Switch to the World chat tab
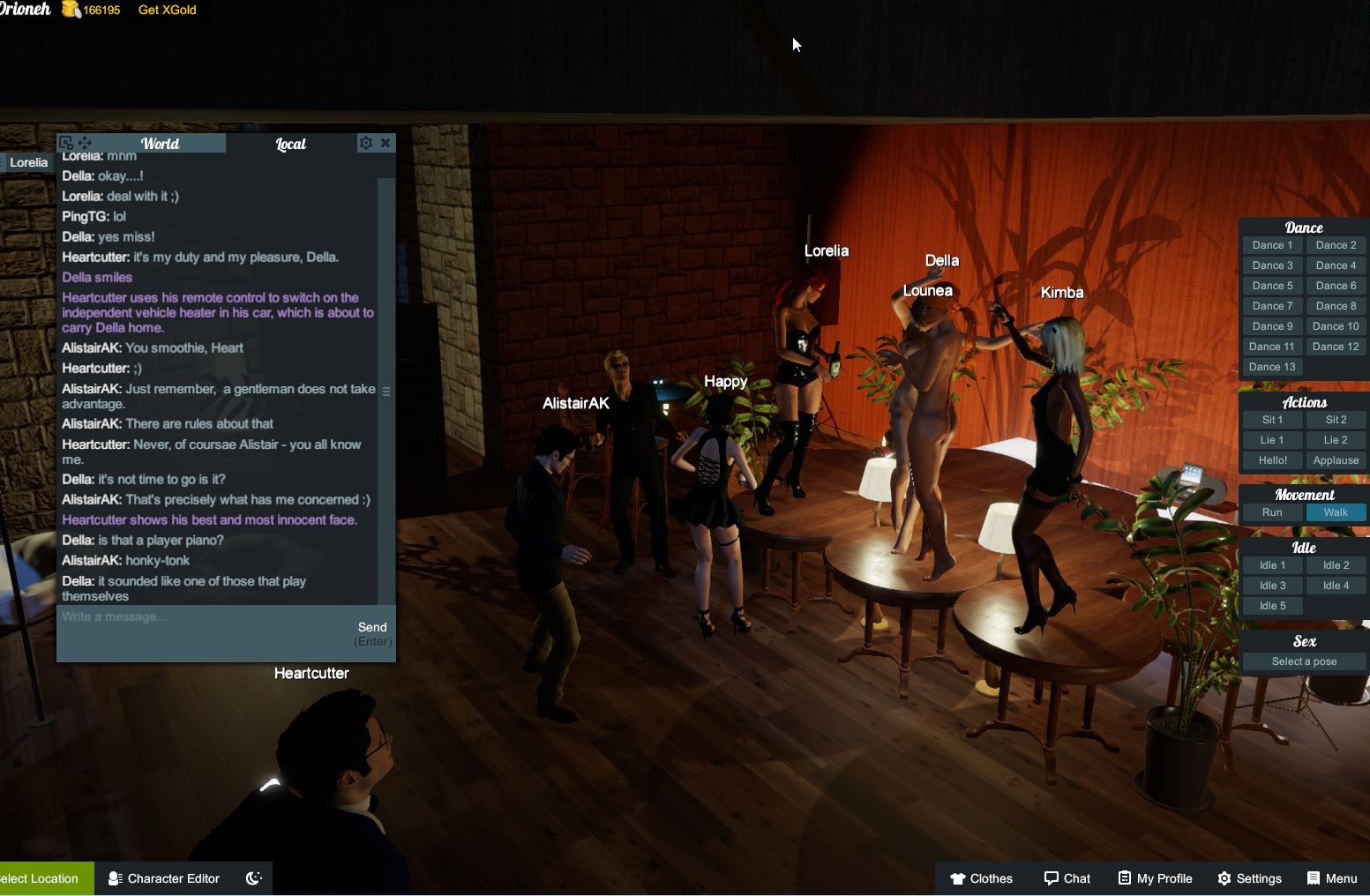1370x896 pixels. point(161,143)
